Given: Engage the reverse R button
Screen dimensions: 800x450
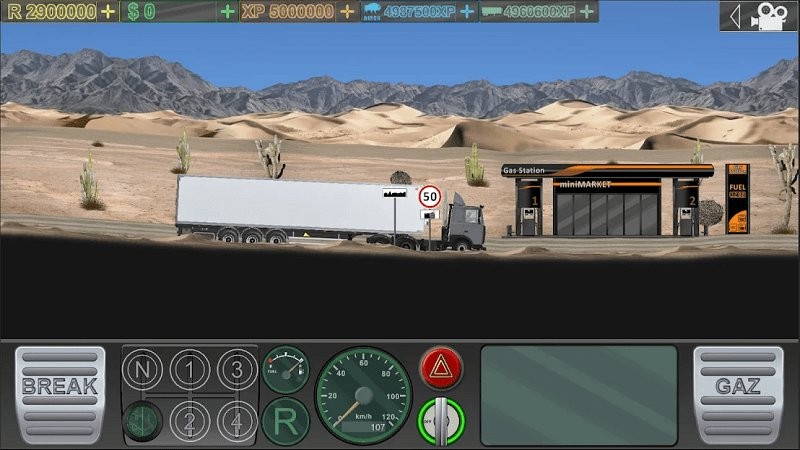Looking at the screenshot, I should (x=285, y=421).
